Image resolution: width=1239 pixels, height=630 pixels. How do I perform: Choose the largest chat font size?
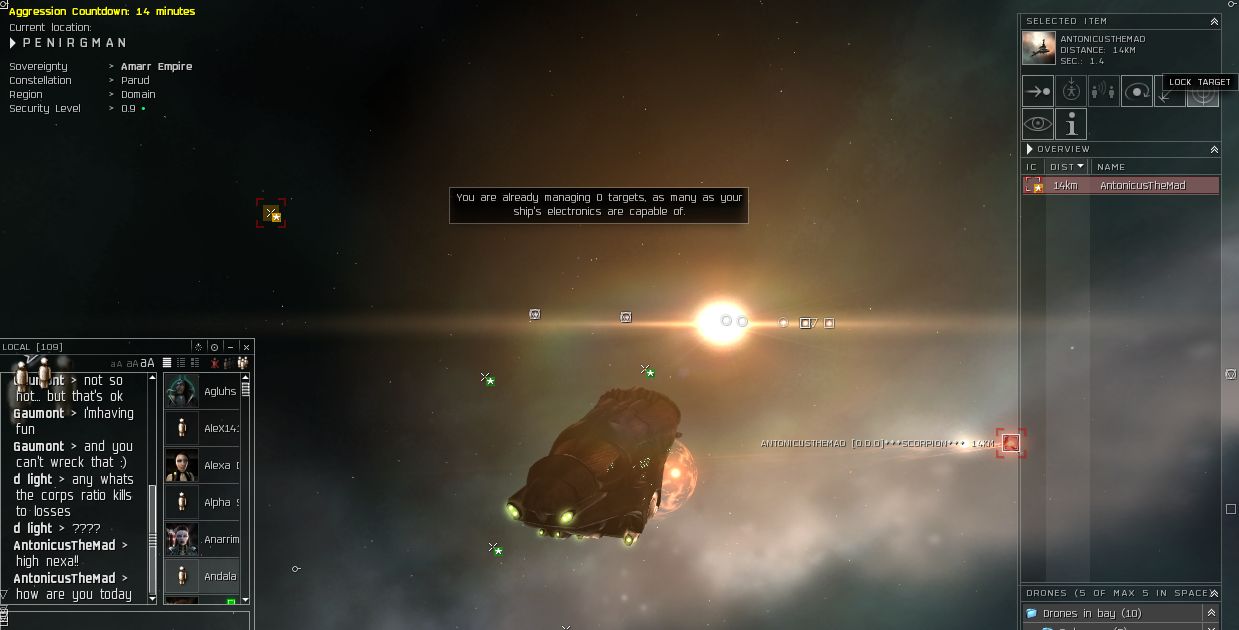point(148,362)
